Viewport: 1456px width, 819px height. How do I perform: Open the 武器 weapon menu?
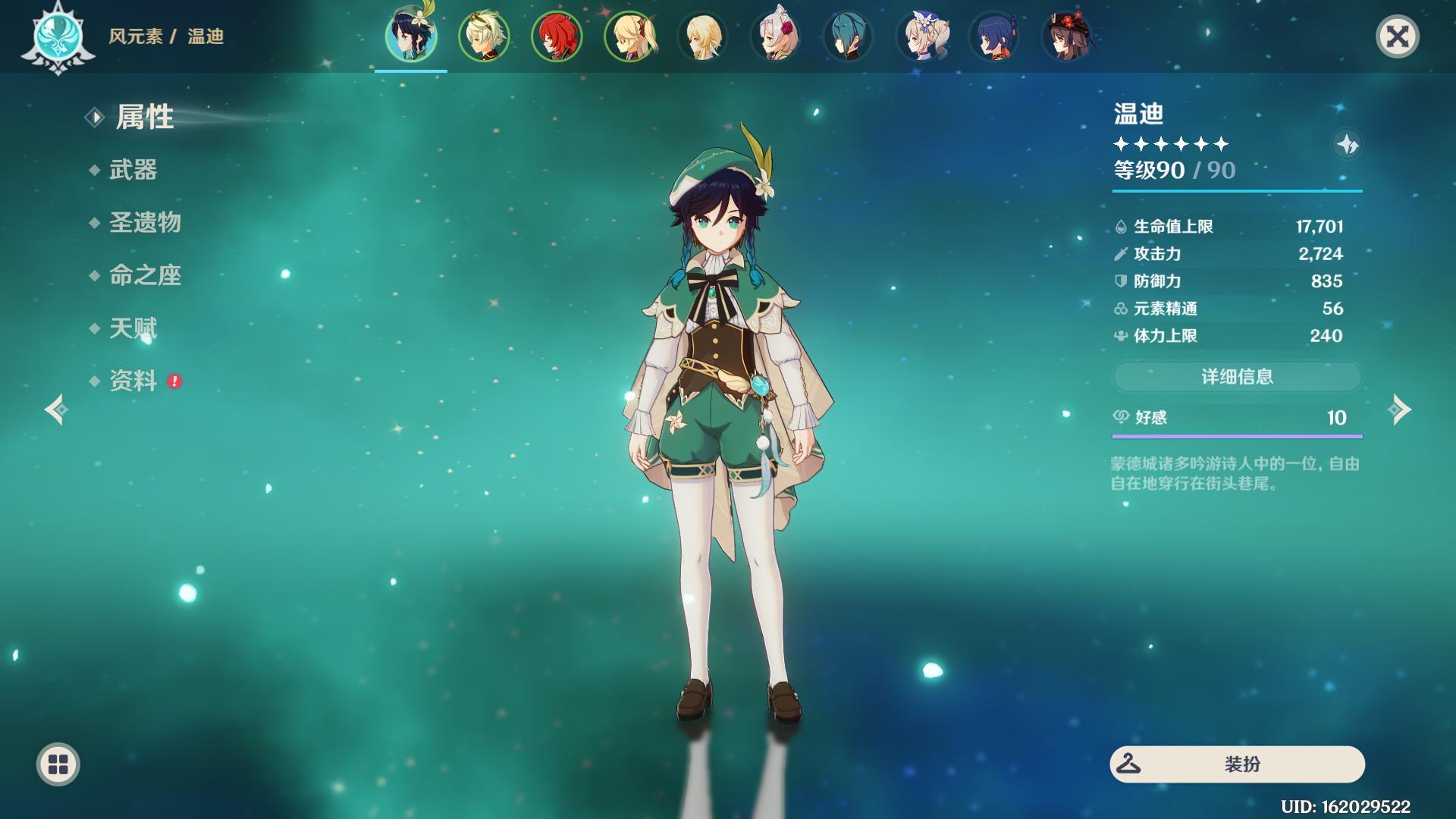pyautogui.click(x=133, y=170)
